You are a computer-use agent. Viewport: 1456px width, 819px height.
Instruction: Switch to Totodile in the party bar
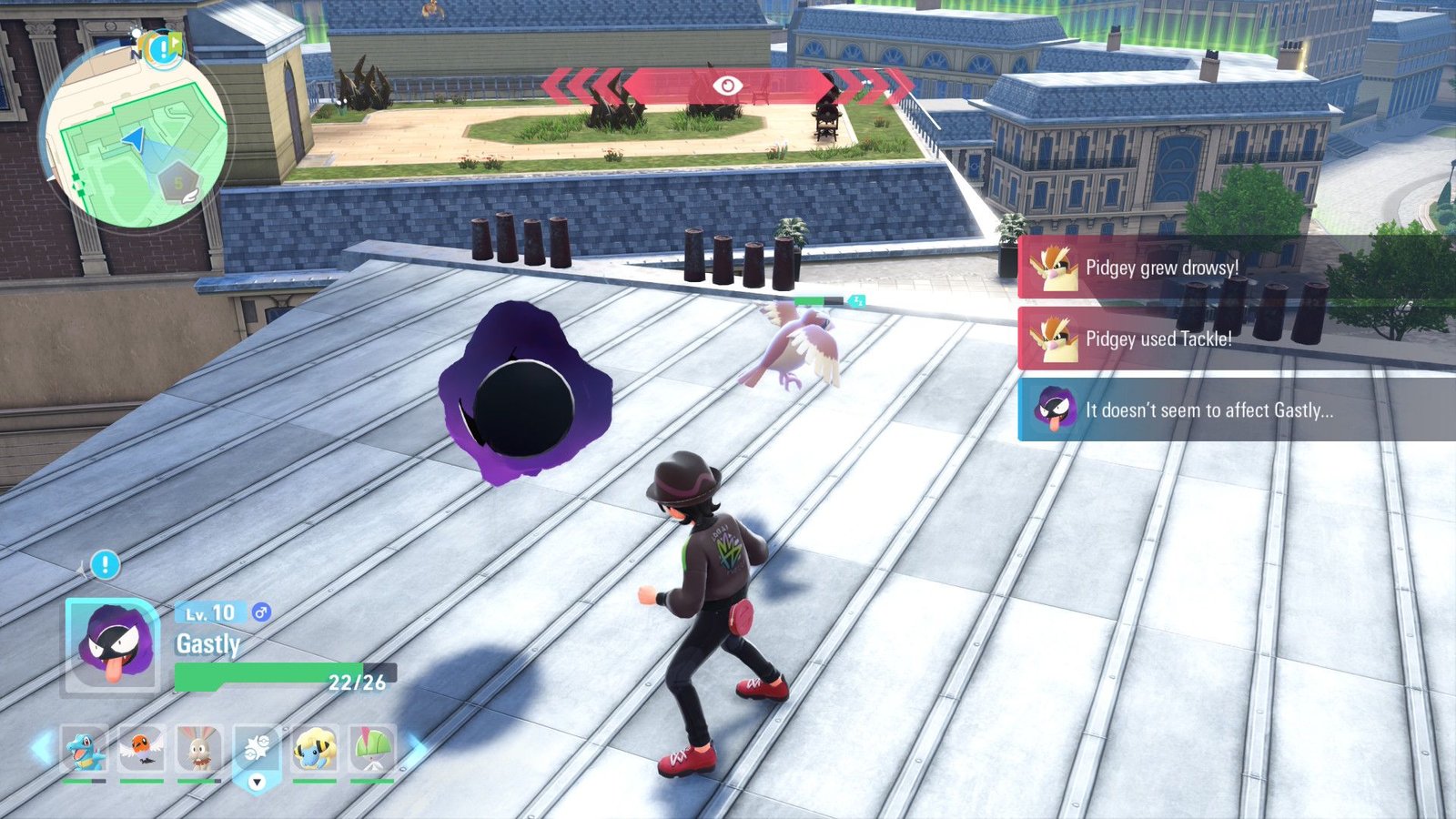click(x=84, y=750)
